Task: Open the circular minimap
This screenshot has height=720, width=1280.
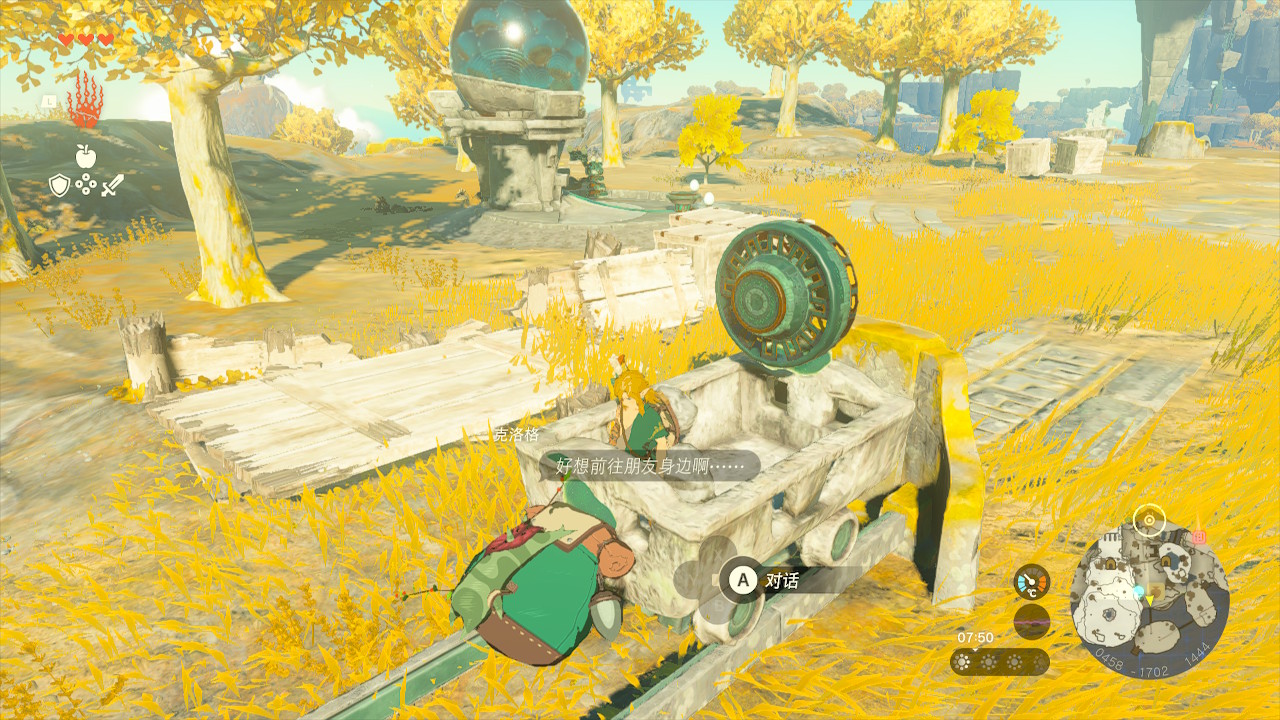Action: 1149,600
